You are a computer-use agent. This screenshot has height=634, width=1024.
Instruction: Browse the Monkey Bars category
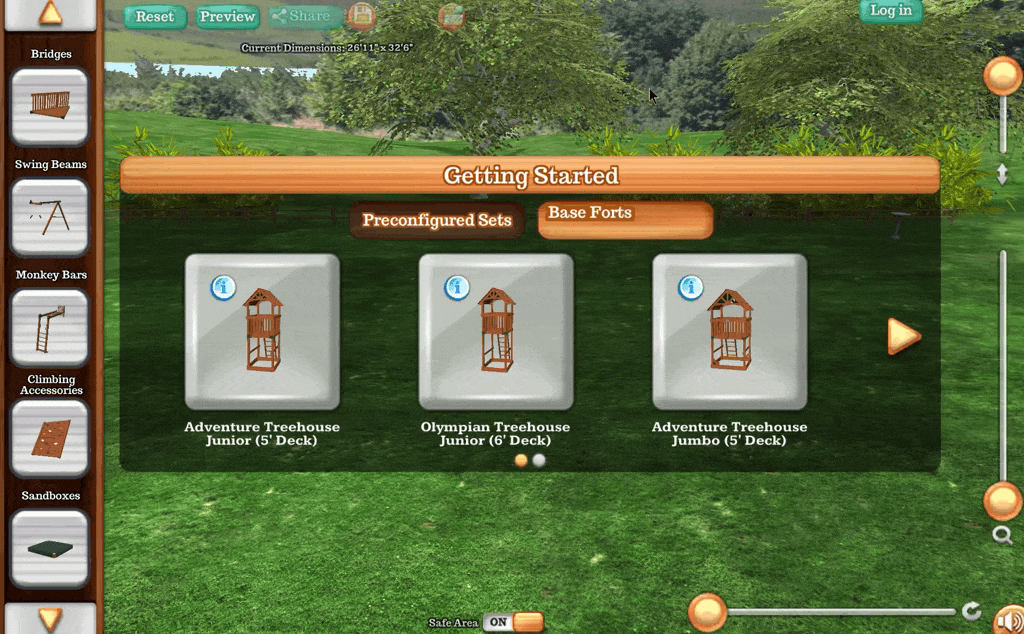point(50,327)
